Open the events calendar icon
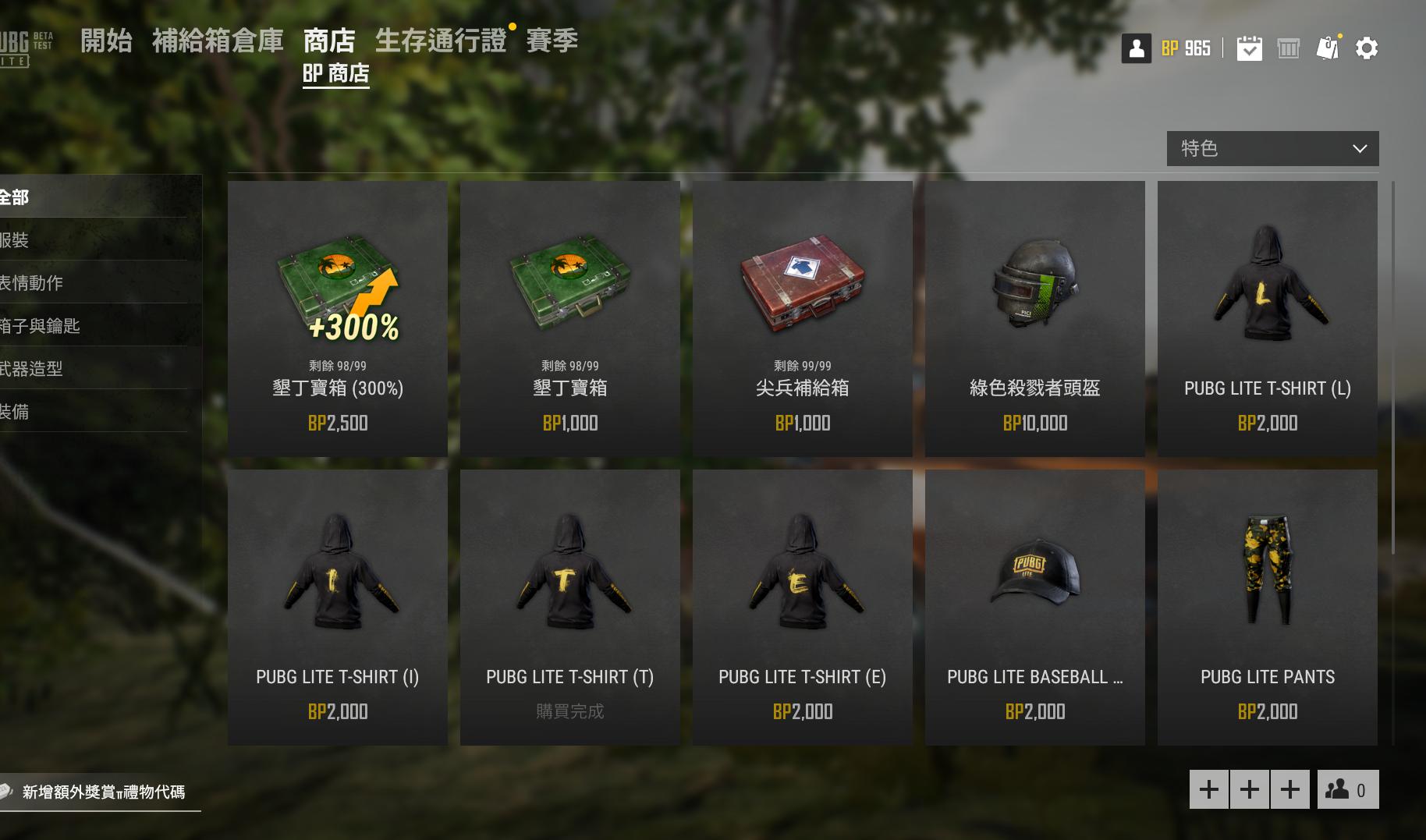This screenshot has width=1426, height=840. pyautogui.click(x=1250, y=48)
